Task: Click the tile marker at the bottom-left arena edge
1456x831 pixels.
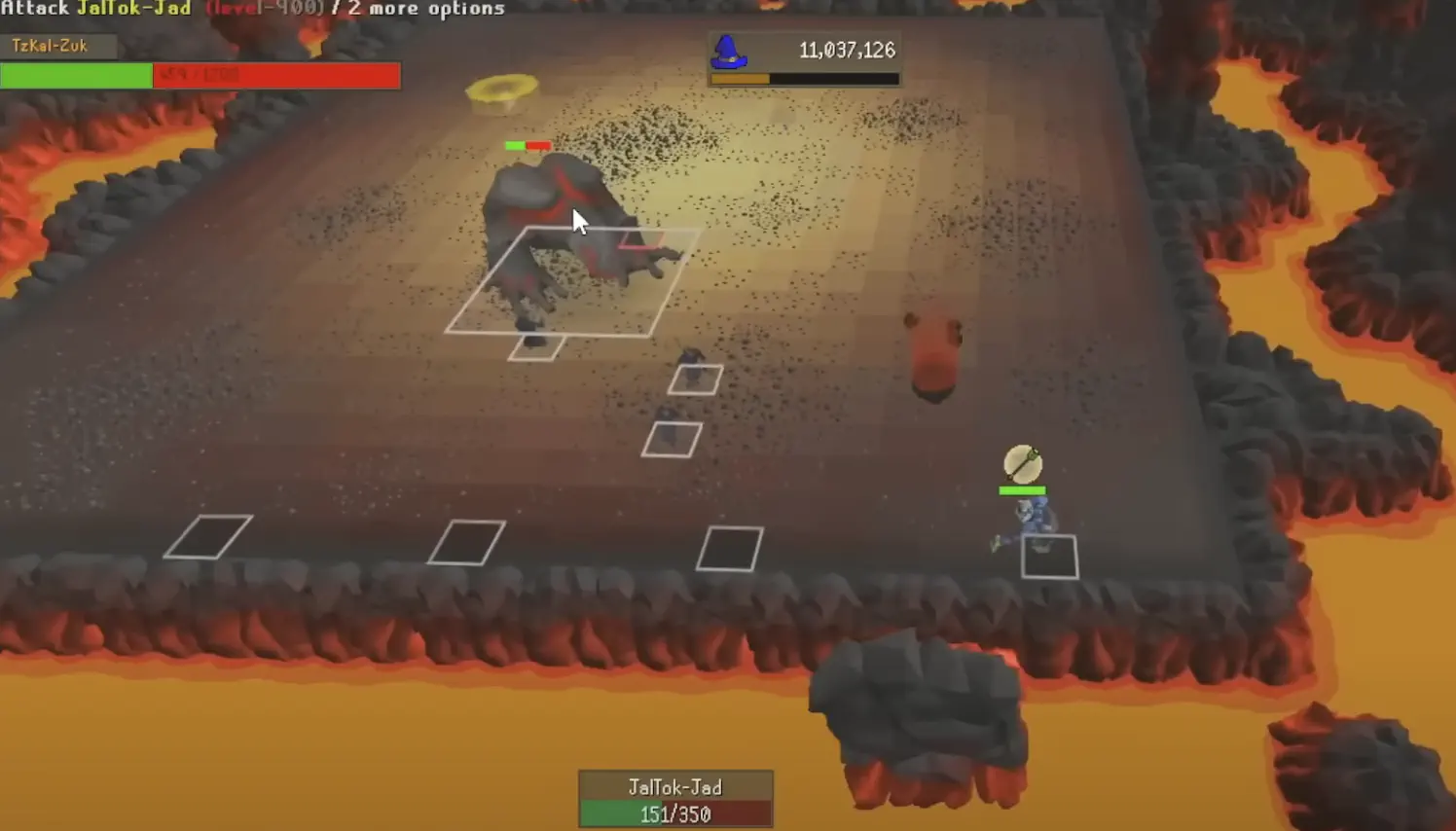Action: pos(208,537)
